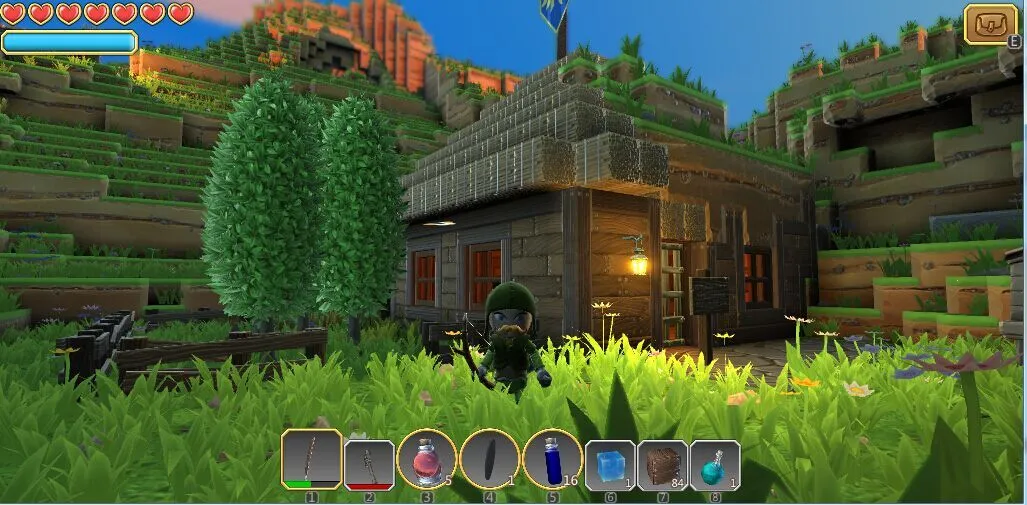Select the teal round flask slot

click(714, 465)
